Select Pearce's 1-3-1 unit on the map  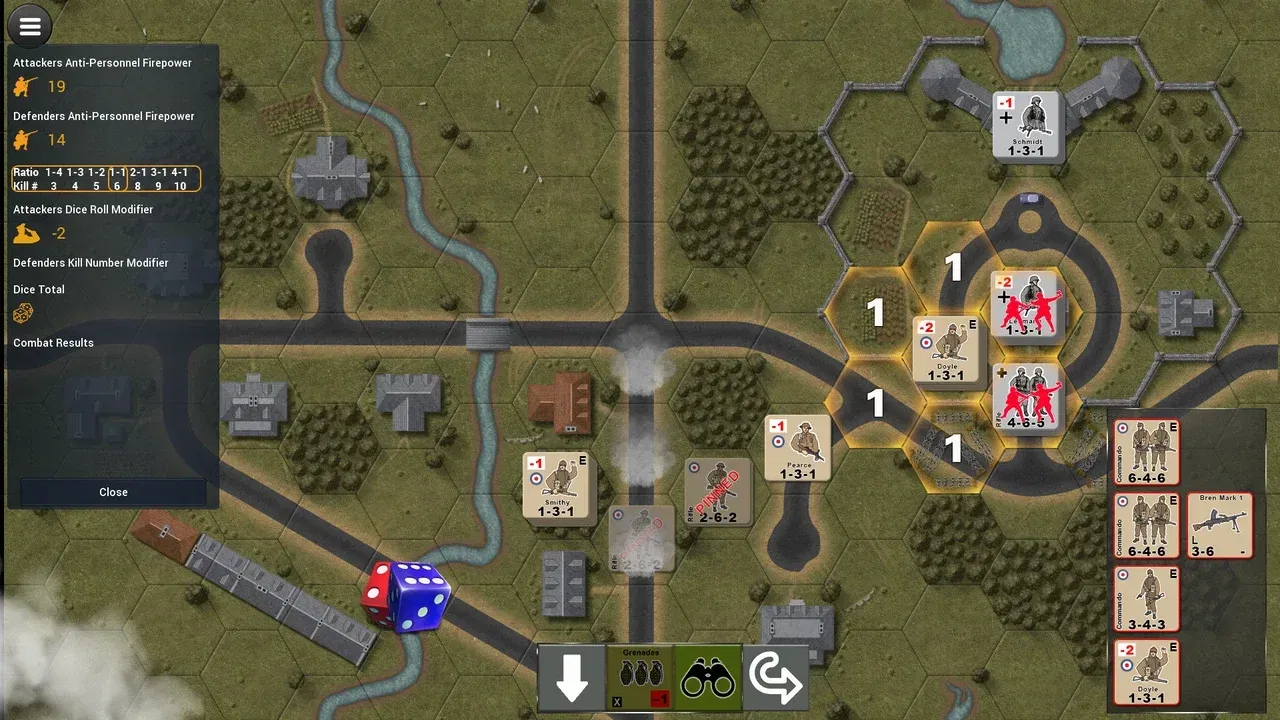click(x=797, y=446)
